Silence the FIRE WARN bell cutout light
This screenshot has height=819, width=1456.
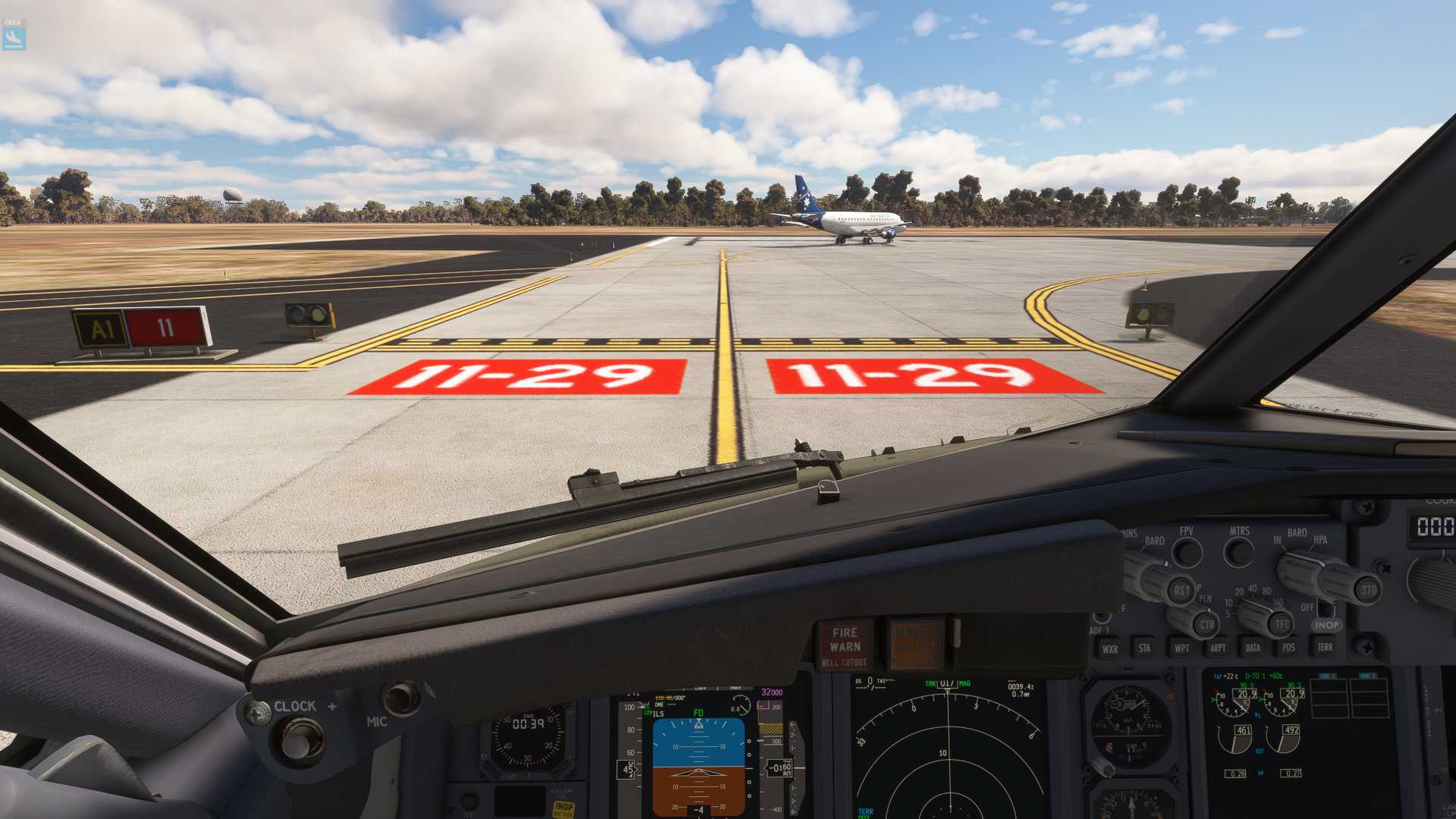(x=845, y=647)
